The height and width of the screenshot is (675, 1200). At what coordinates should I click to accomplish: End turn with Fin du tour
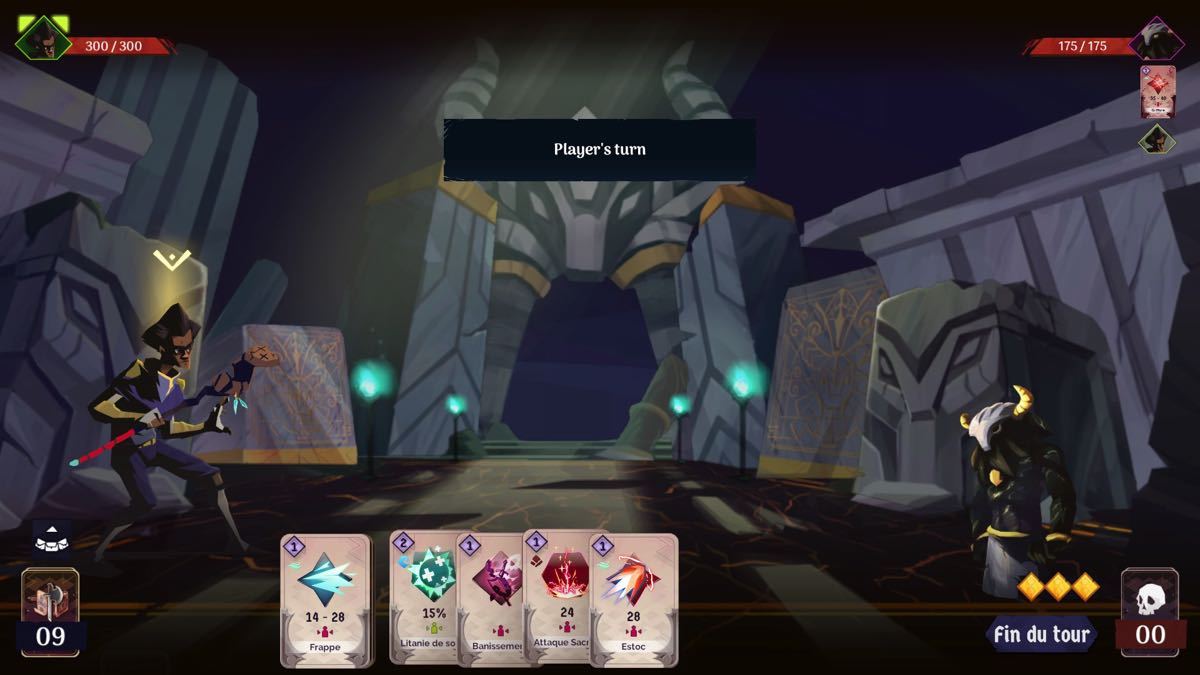pyautogui.click(x=1041, y=634)
